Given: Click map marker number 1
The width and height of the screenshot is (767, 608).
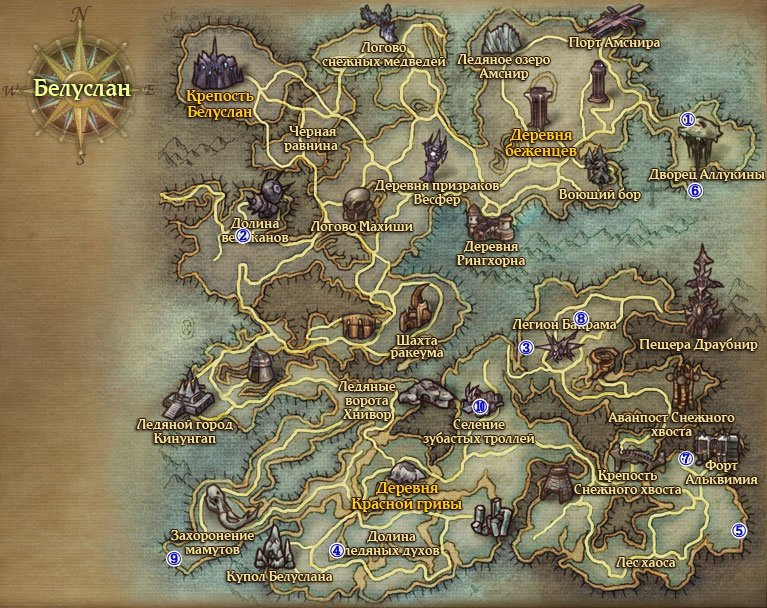Looking at the screenshot, I should click(687, 119).
